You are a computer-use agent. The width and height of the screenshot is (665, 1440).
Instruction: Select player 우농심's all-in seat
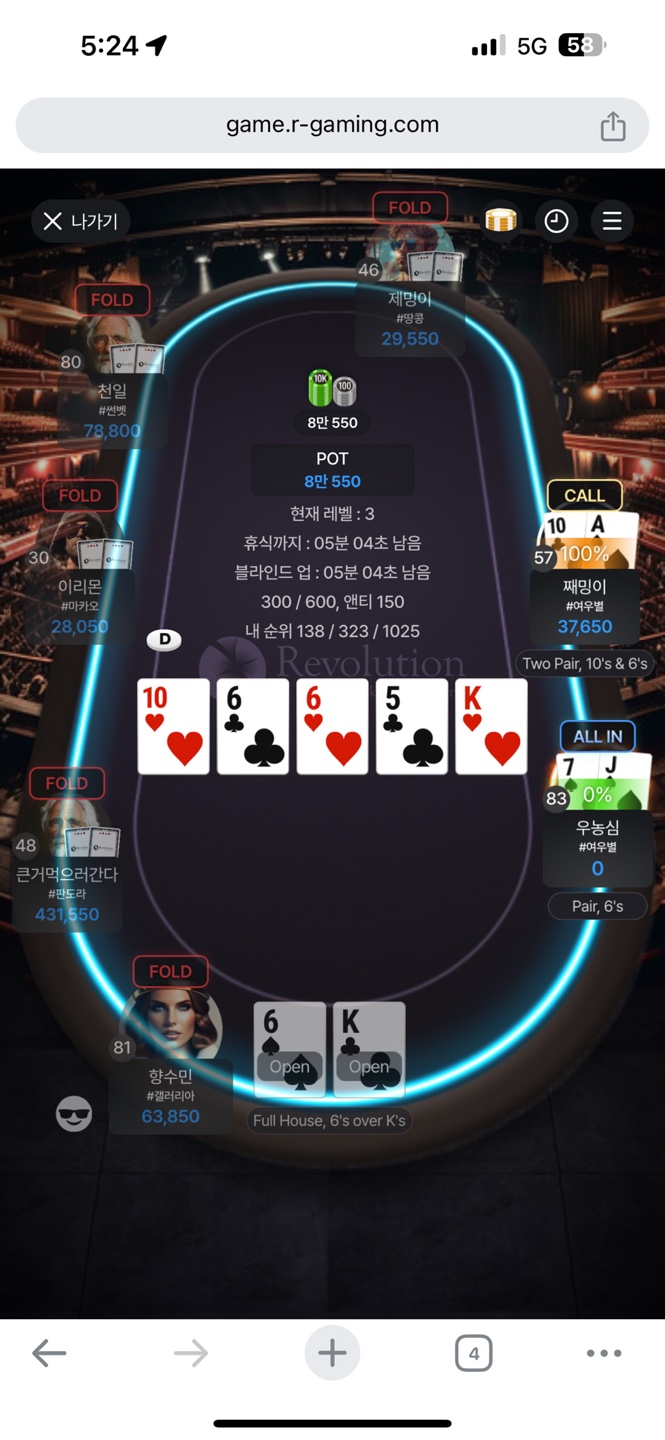(x=597, y=800)
